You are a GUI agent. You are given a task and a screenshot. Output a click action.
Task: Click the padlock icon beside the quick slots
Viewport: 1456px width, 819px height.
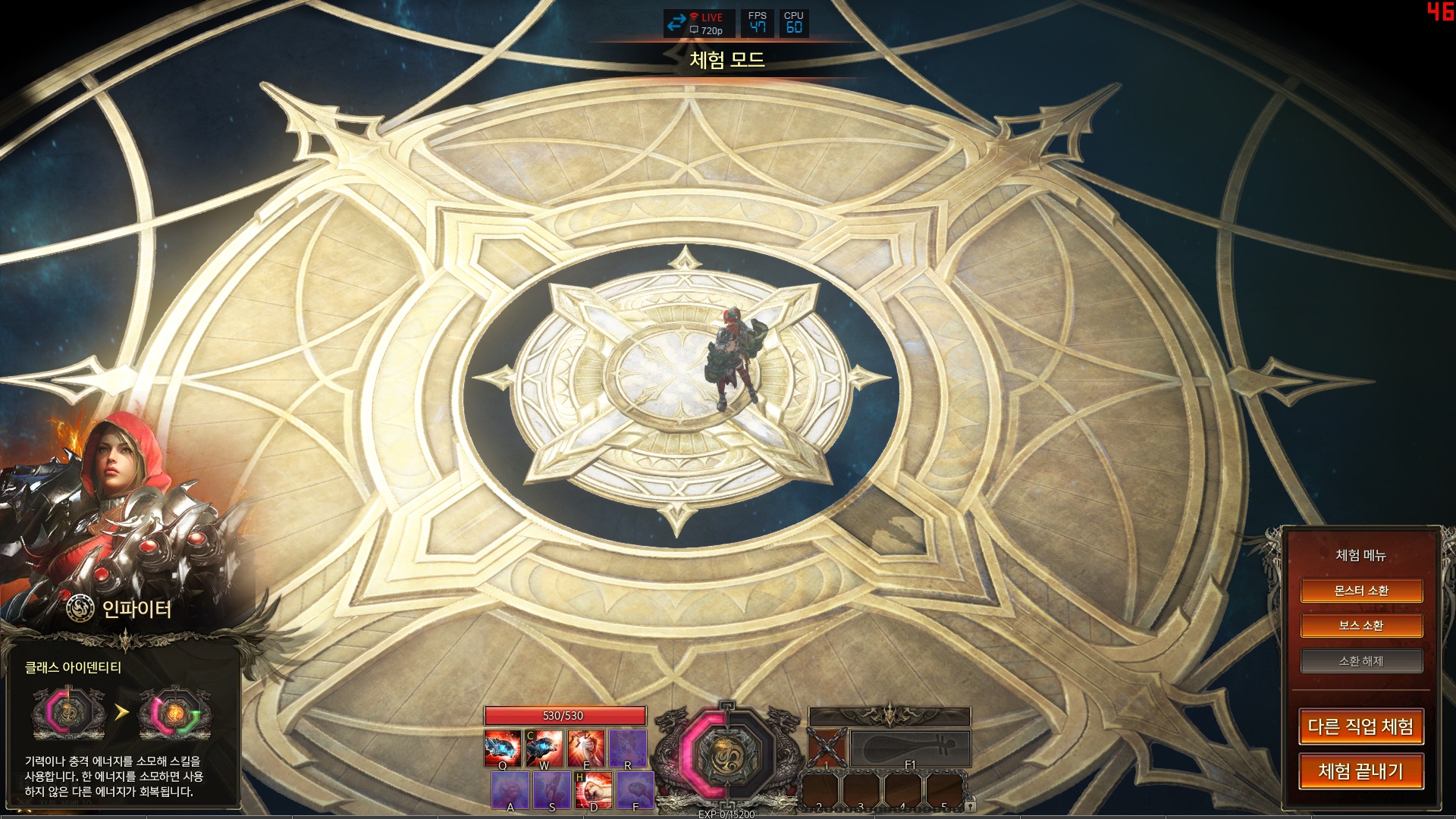971,807
